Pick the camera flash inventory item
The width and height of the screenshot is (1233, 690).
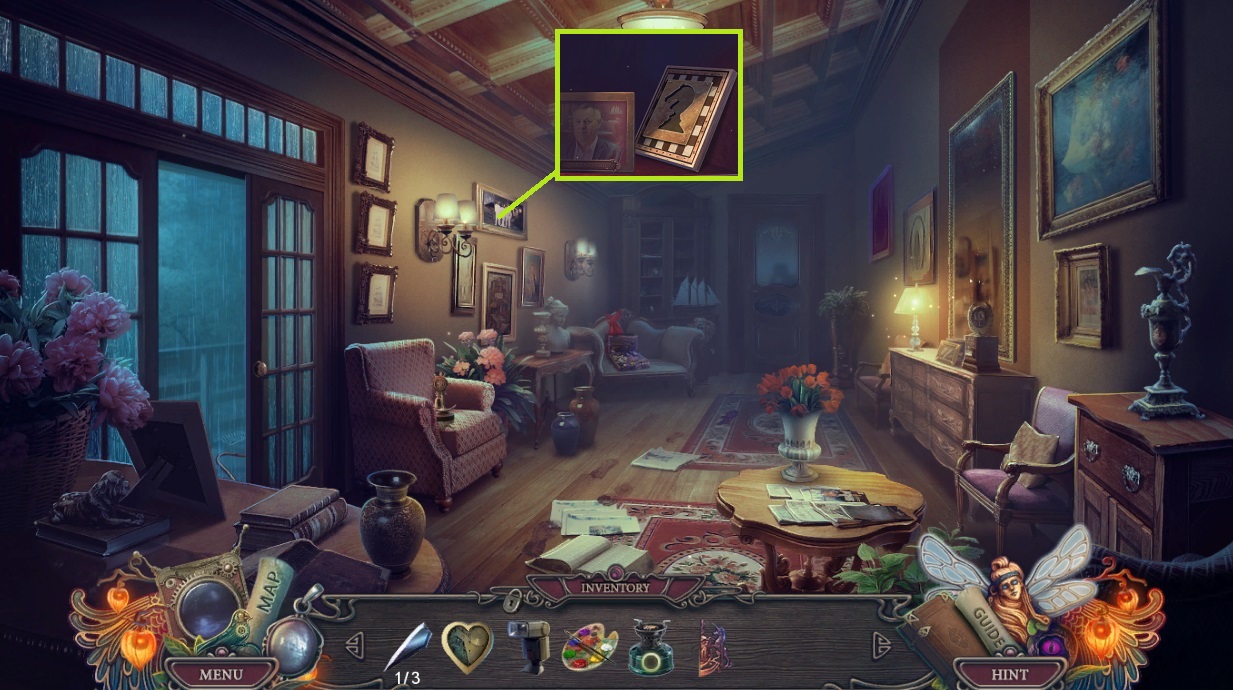point(530,646)
